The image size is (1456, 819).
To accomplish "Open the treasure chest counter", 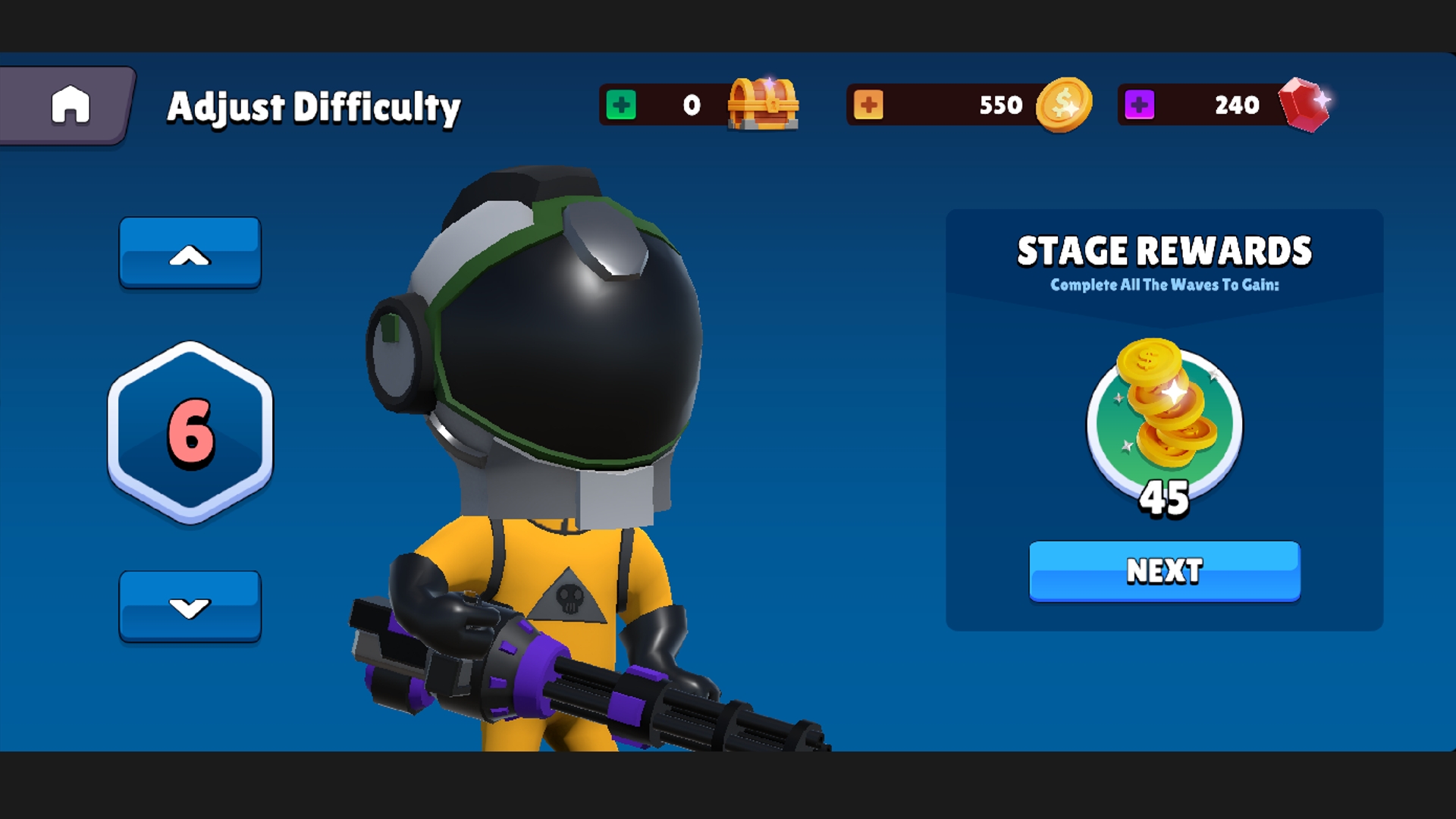I will pyautogui.click(x=762, y=106).
